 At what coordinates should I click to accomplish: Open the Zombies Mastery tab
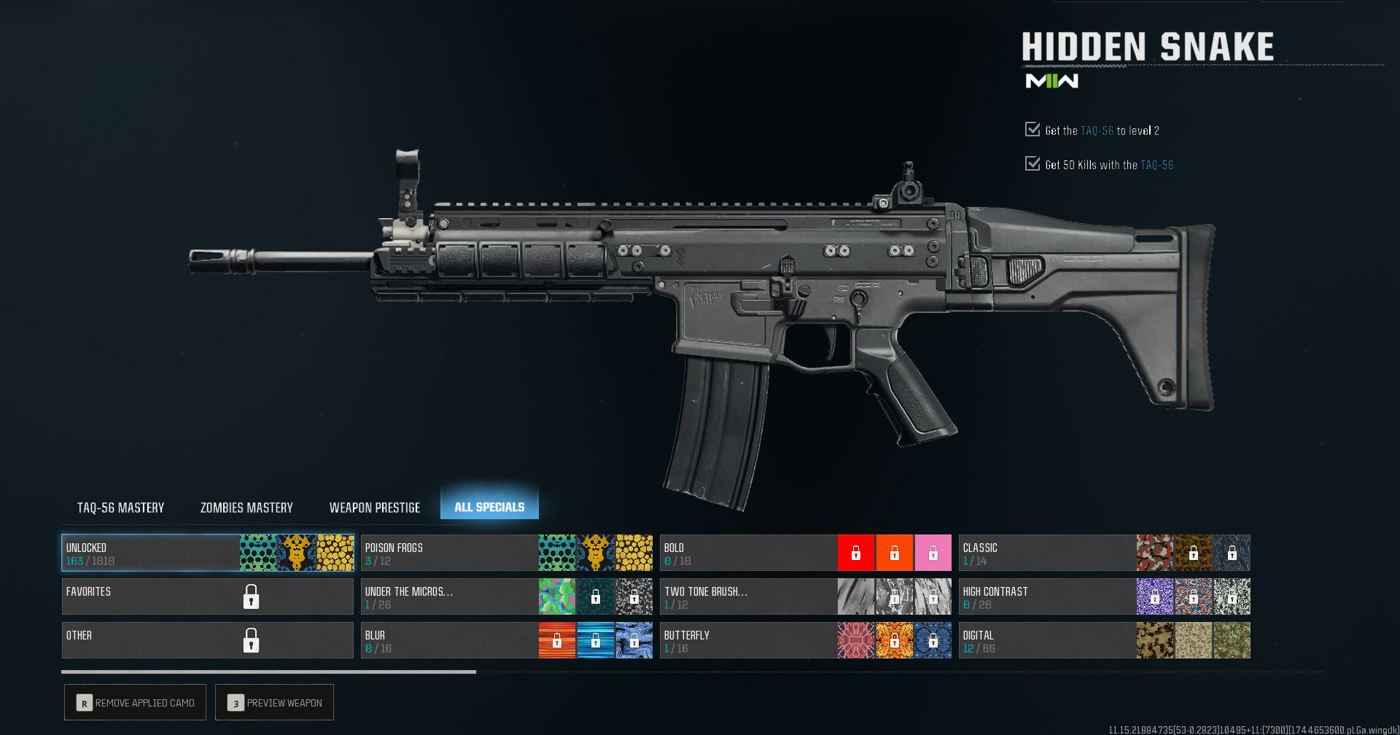(246, 507)
